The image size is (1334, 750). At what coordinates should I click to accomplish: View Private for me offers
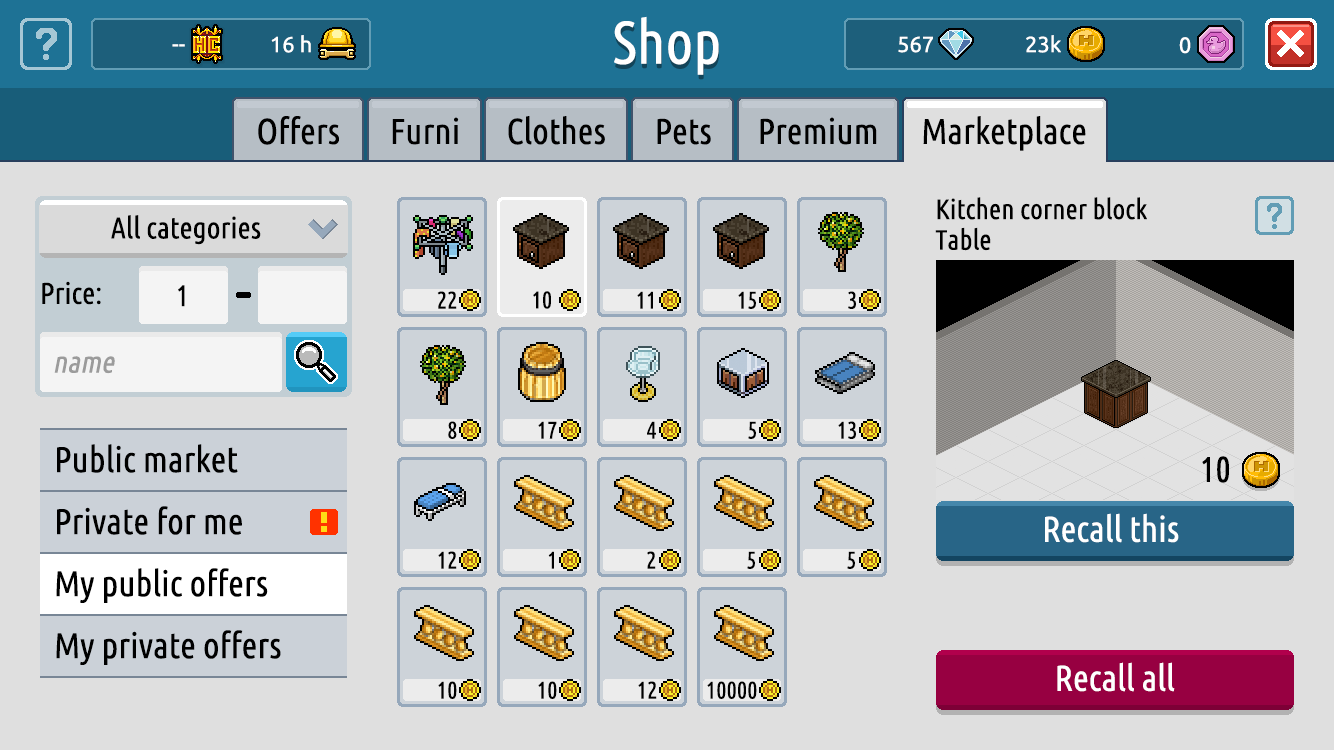[x=193, y=522]
